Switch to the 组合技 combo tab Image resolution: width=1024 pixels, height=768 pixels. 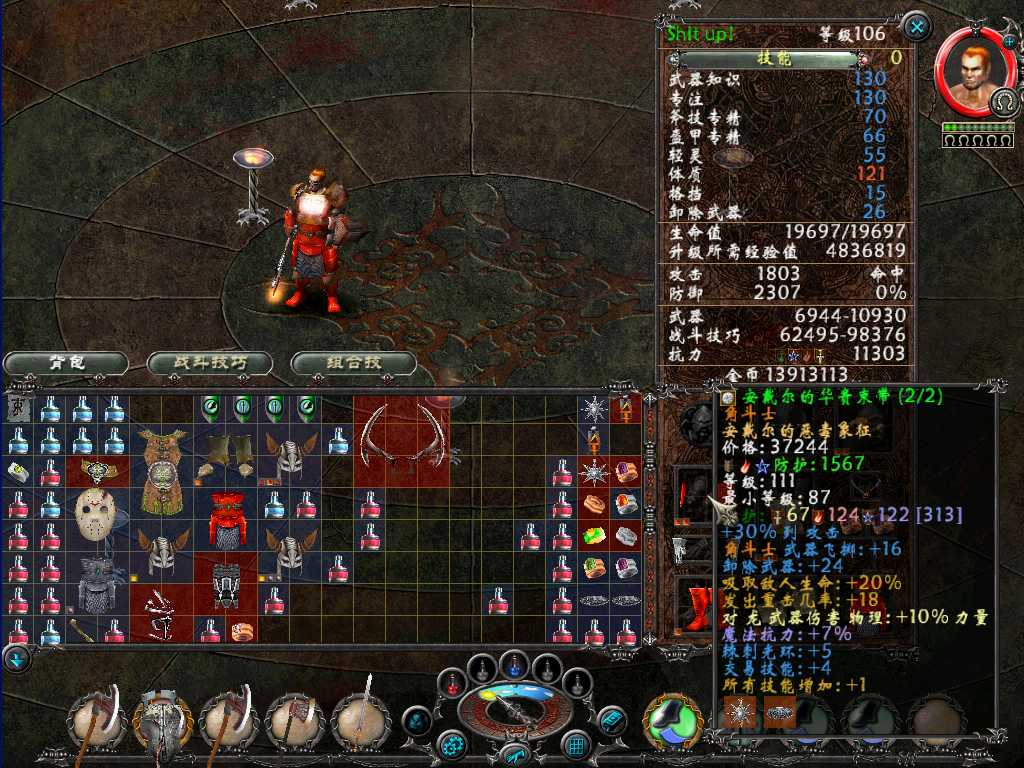(354, 363)
